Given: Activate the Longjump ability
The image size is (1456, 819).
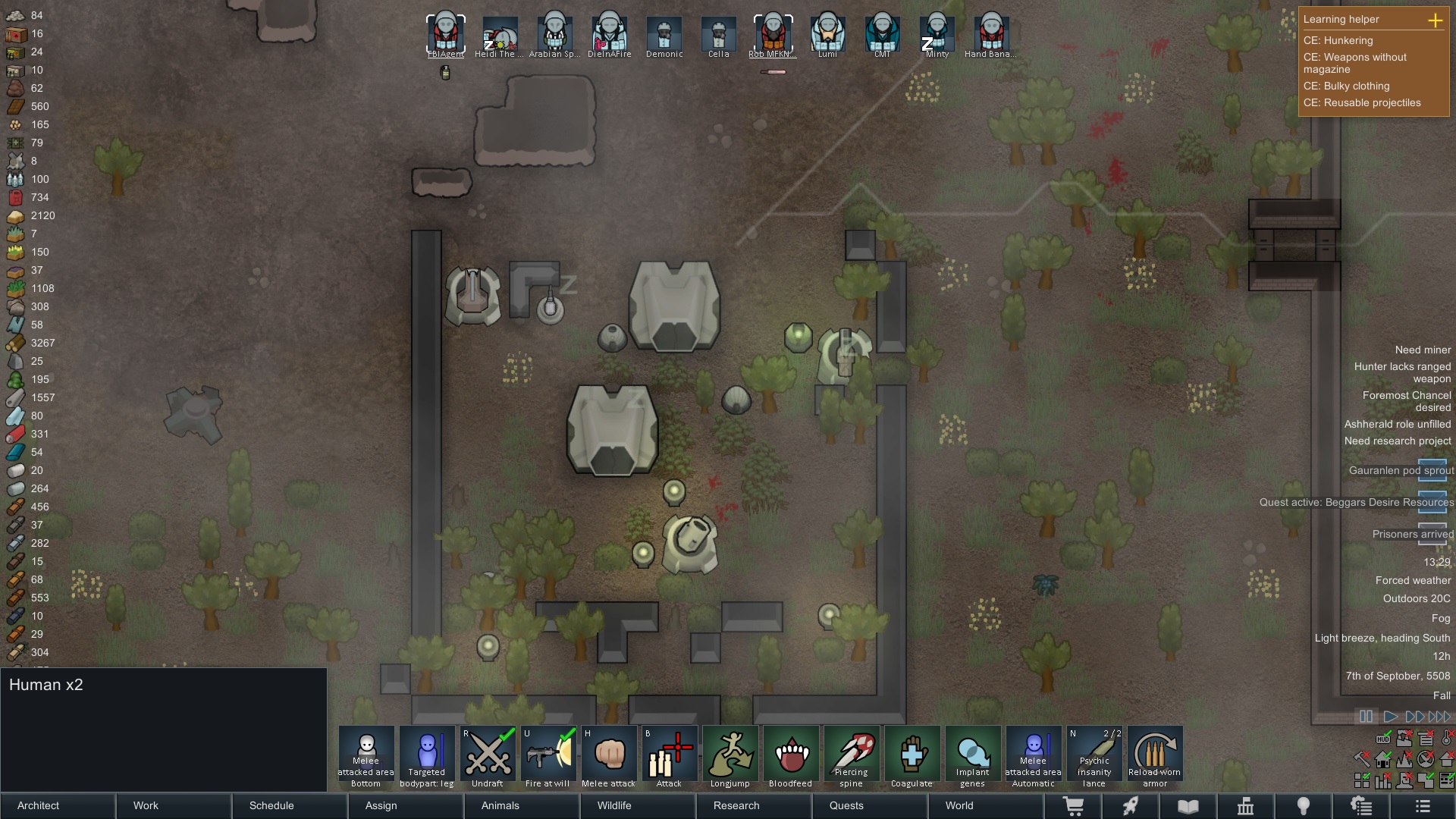Looking at the screenshot, I should coord(730,757).
